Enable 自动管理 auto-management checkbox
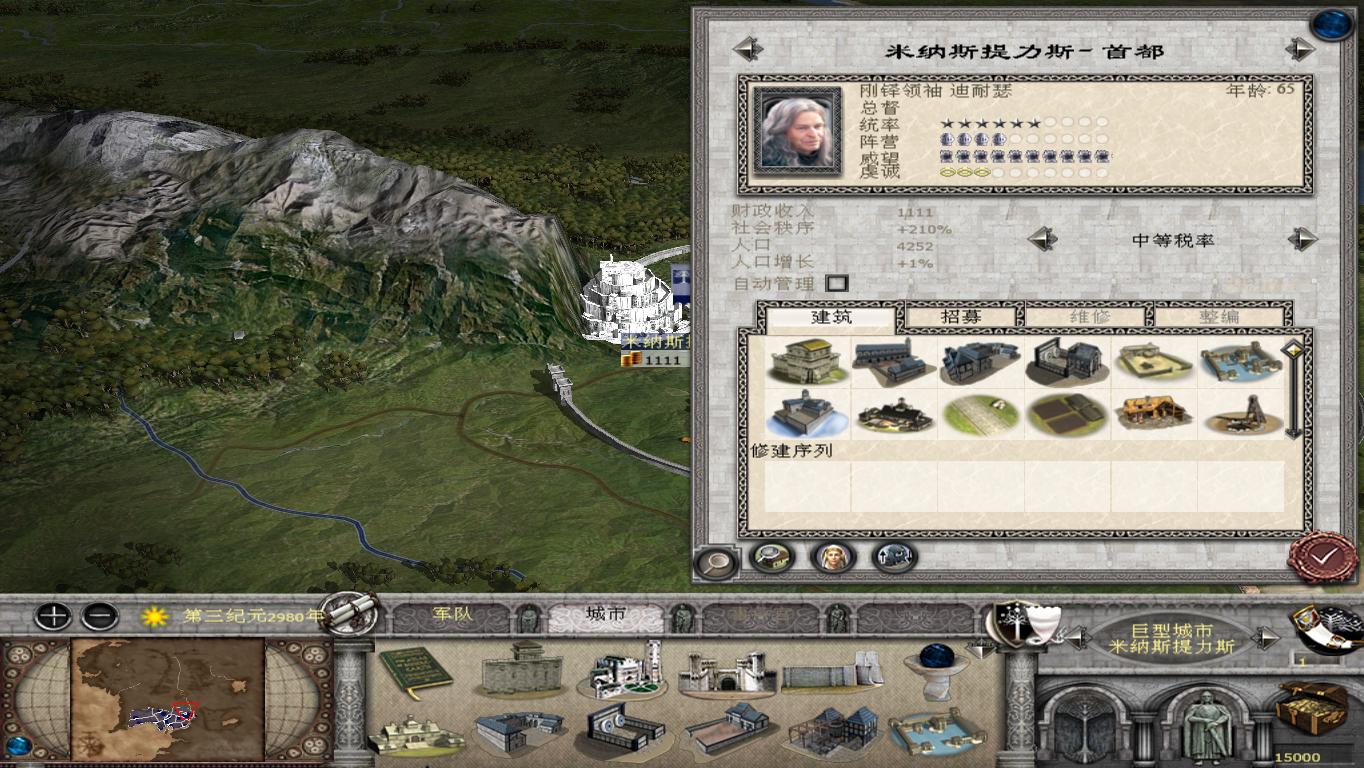Screen dimensions: 1364x768 click(837, 284)
